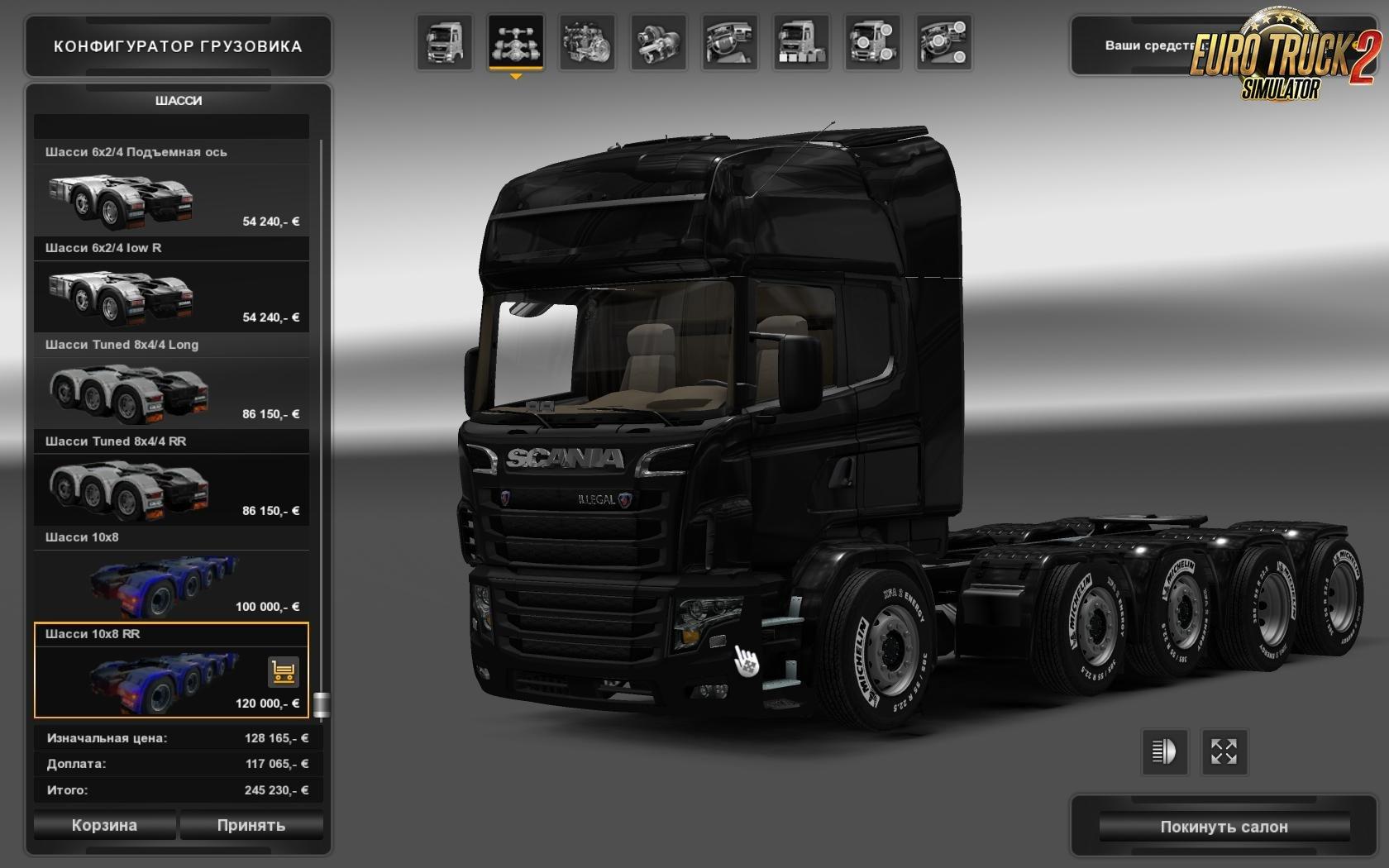Open the engine category tab
Viewport: 1389px width, 868px height.
coord(587,42)
